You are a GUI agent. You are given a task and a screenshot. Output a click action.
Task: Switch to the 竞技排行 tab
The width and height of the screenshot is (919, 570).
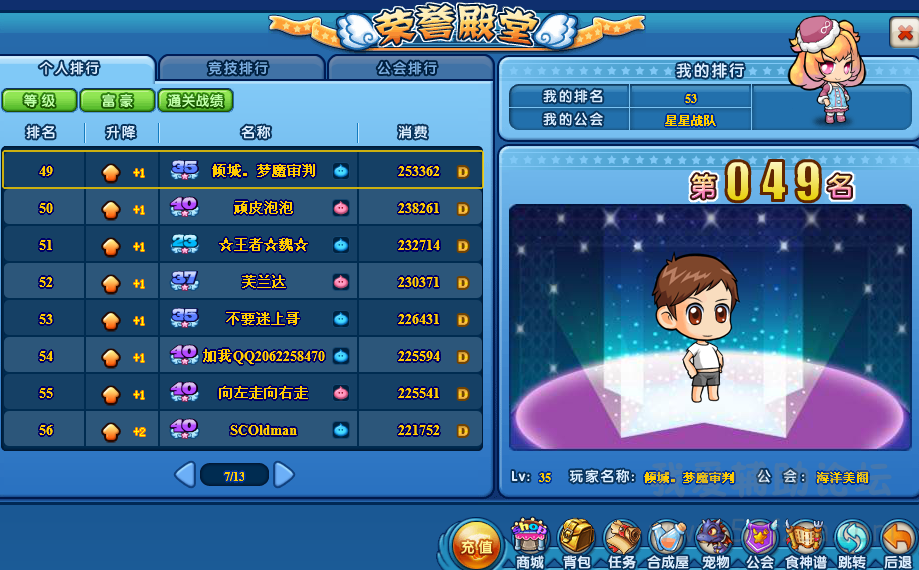pos(239,68)
